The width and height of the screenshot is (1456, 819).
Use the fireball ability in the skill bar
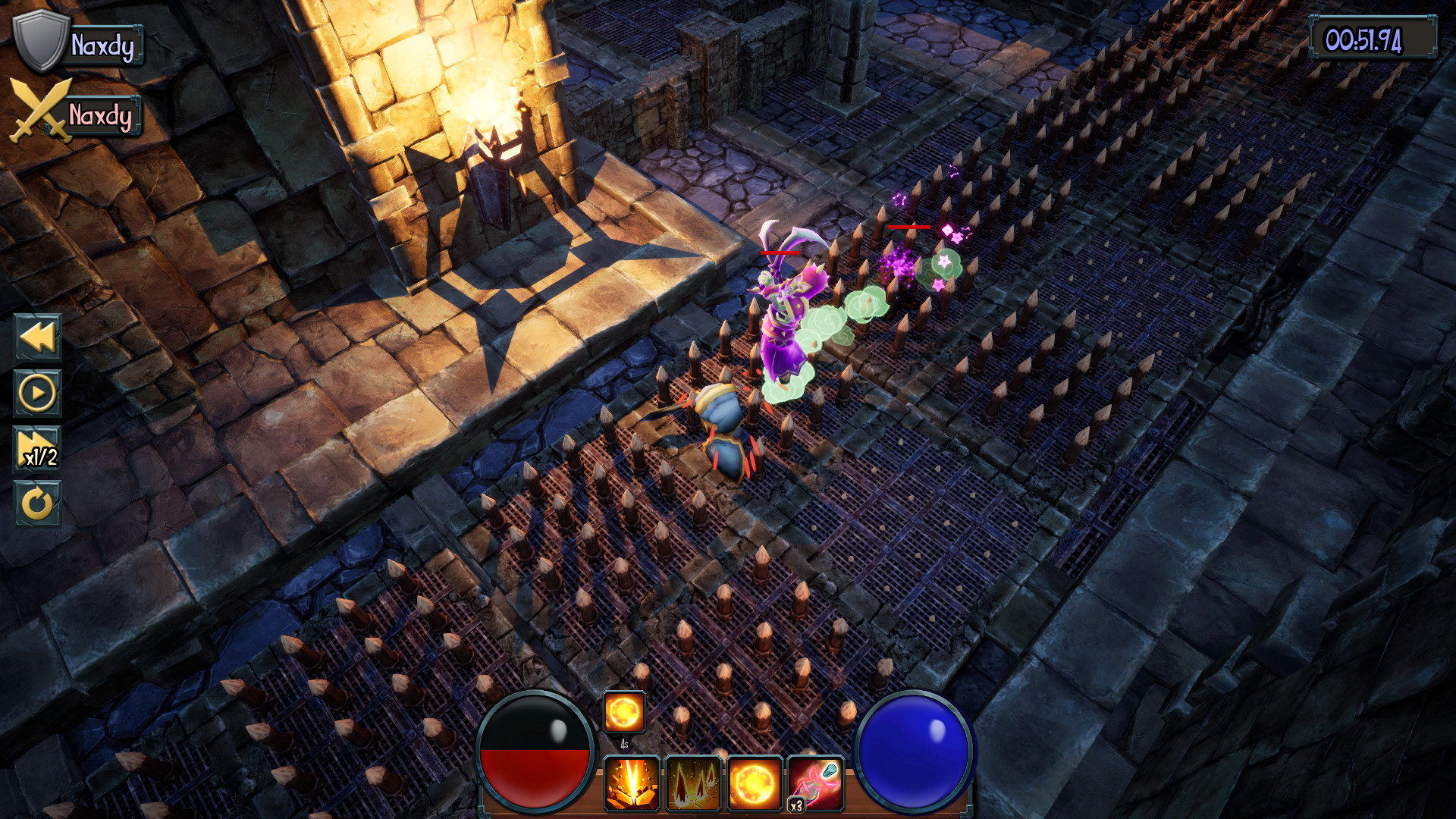tap(754, 783)
